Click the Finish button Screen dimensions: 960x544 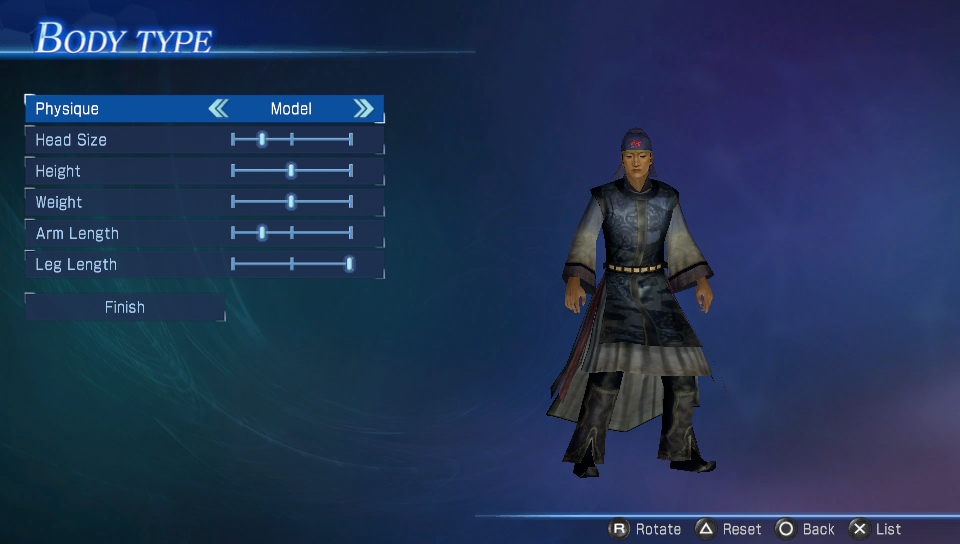pyautogui.click(x=125, y=308)
